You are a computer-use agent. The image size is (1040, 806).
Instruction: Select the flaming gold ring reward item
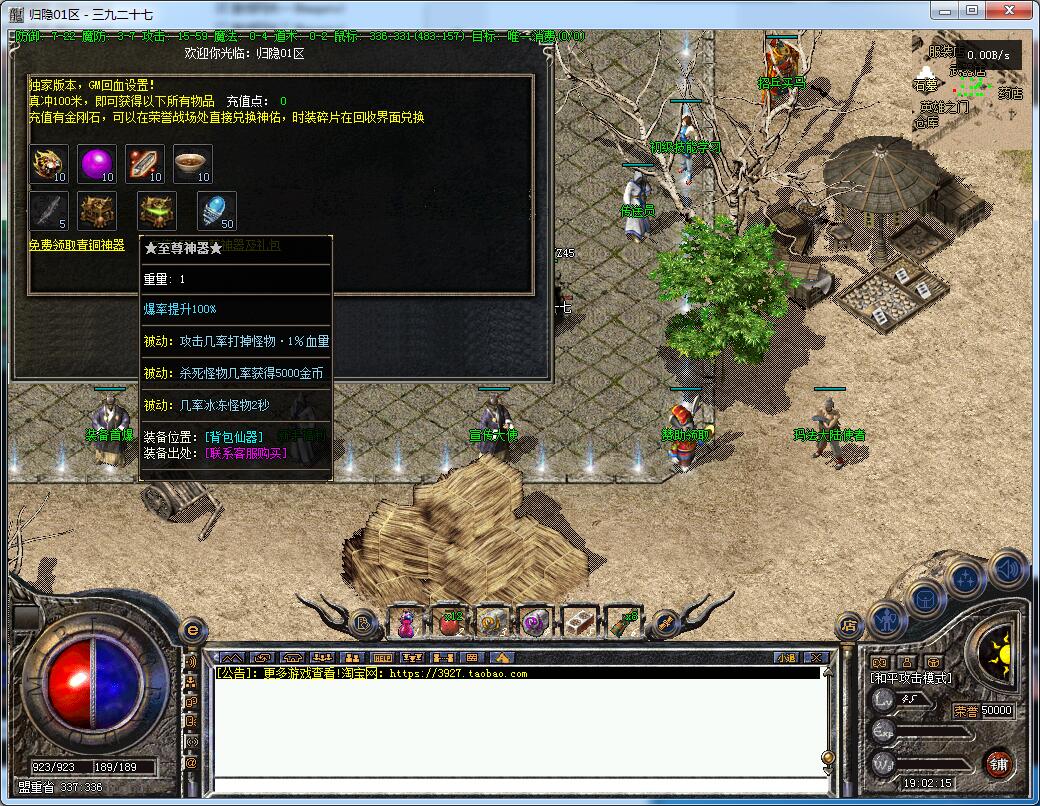coord(48,163)
